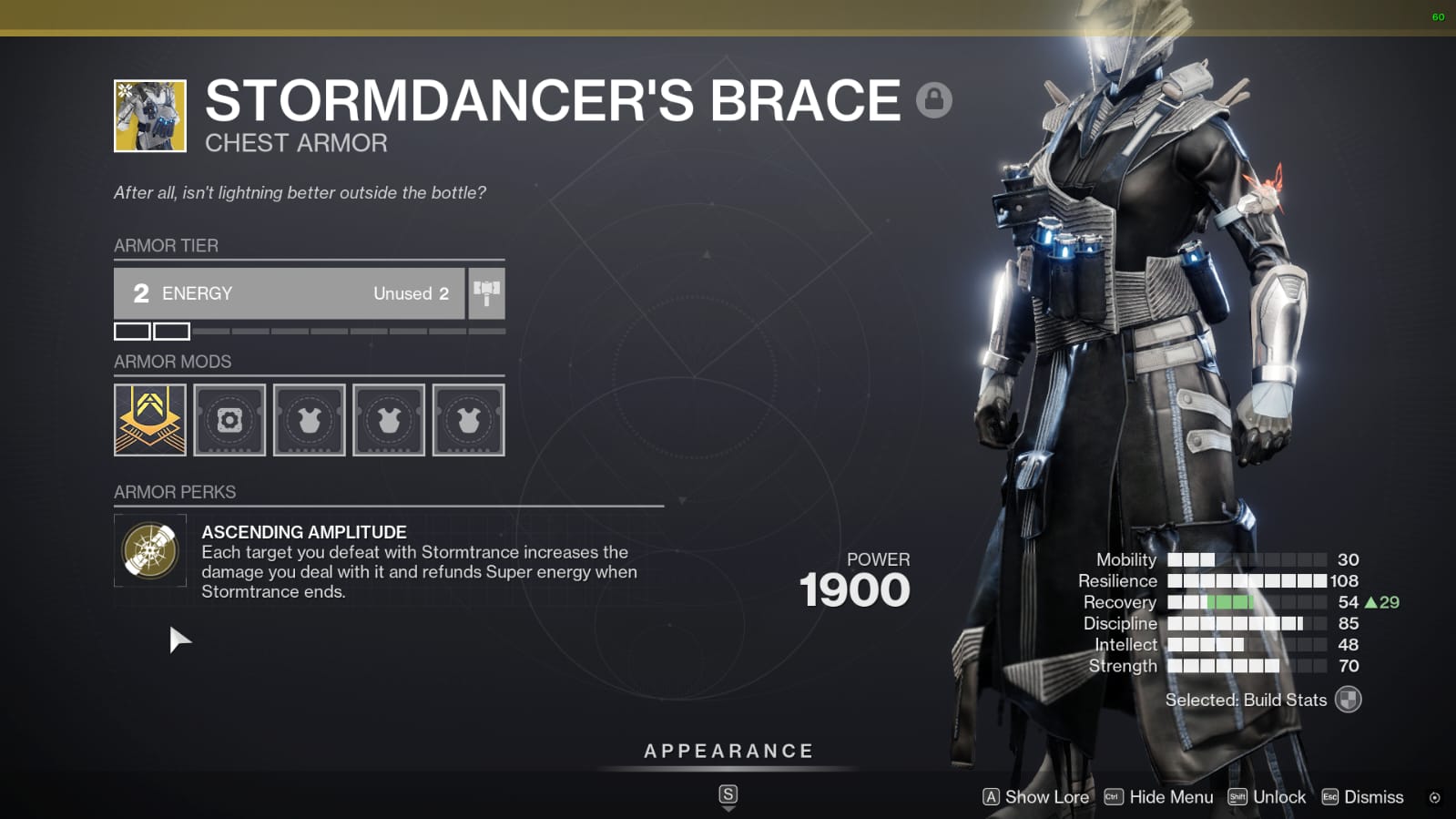Select the 2 Energy armor tier bar
The width and height of the screenshot is (1456, 819).
(289, 293)
